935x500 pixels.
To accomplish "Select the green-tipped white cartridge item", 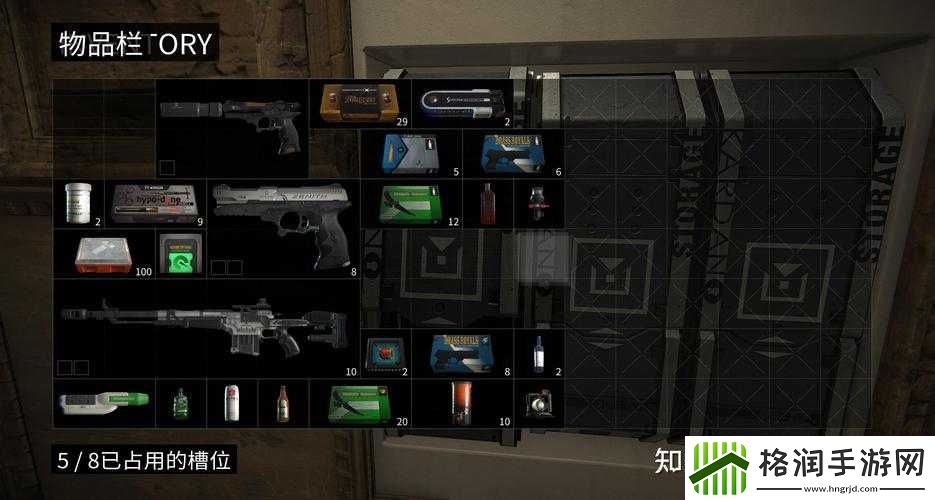I will tap(103, 403).
